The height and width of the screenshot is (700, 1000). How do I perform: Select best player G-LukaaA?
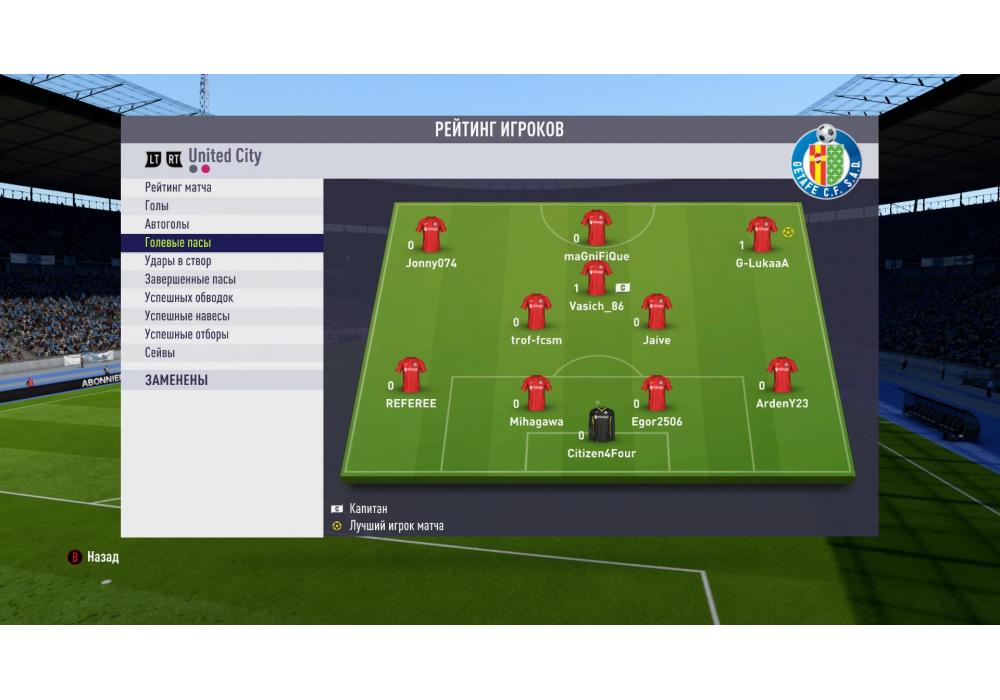point(762,235)
